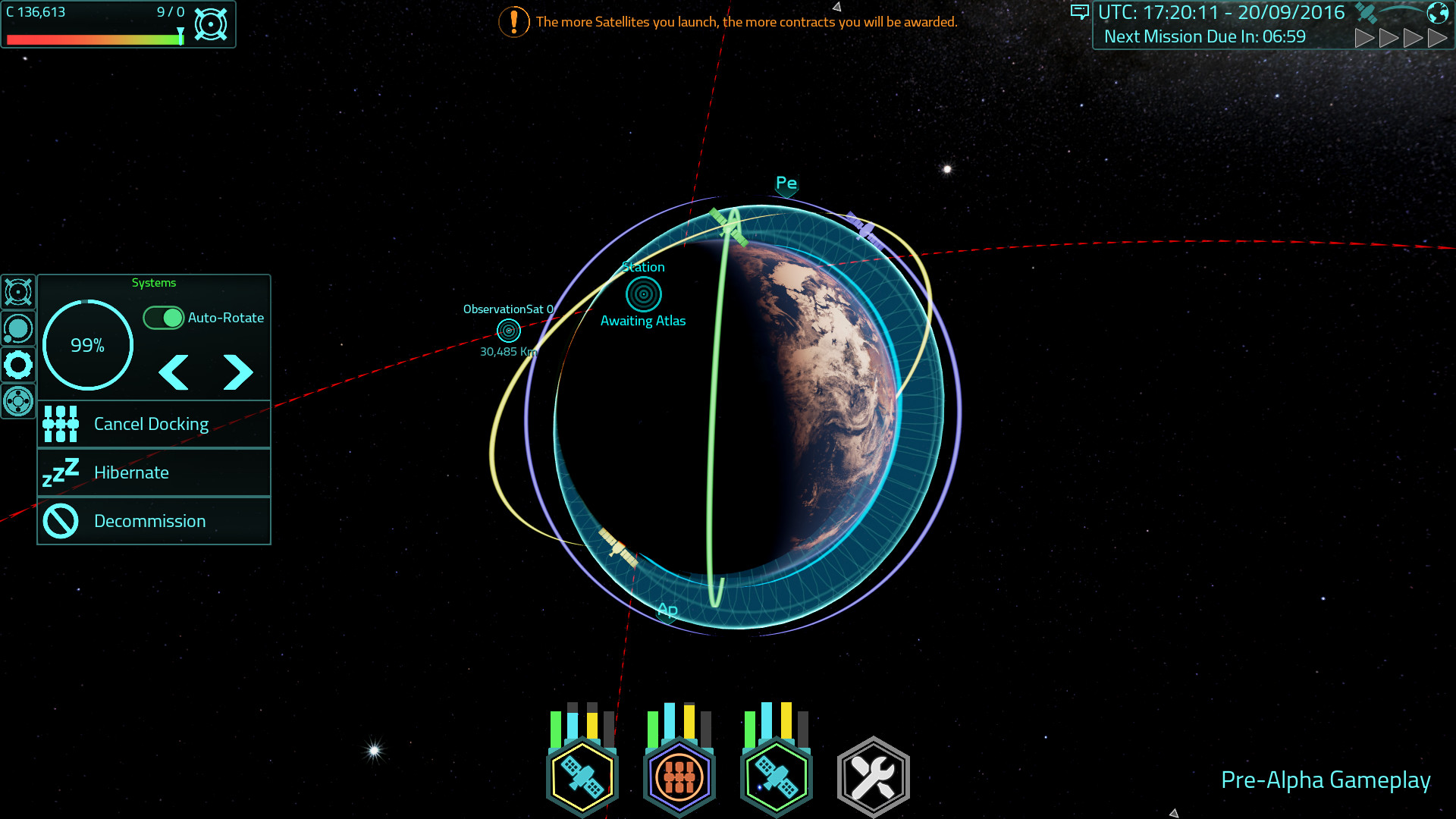Click the left arrow in the Systems panel
The height and width of the screenshot is (819, 1456).
pyautogui.click(x=173, y=372)
